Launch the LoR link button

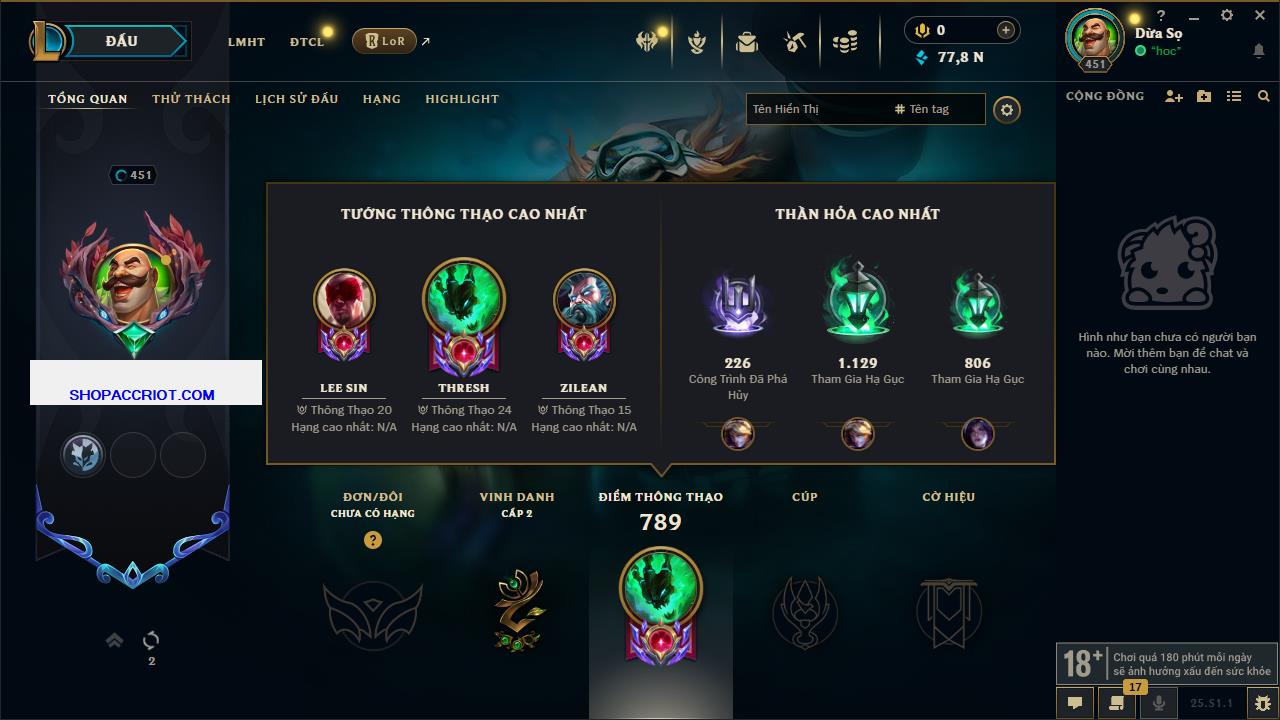point(384,41)
